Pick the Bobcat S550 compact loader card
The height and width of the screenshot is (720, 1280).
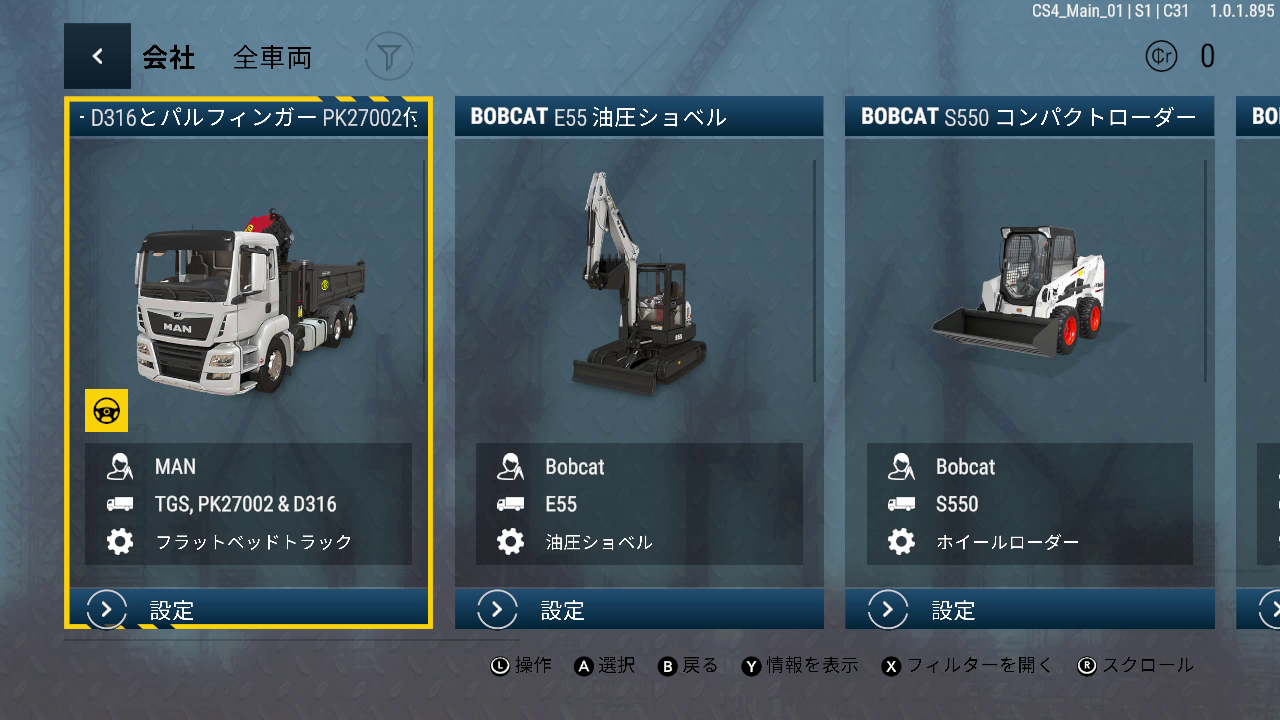point(1029,300)
